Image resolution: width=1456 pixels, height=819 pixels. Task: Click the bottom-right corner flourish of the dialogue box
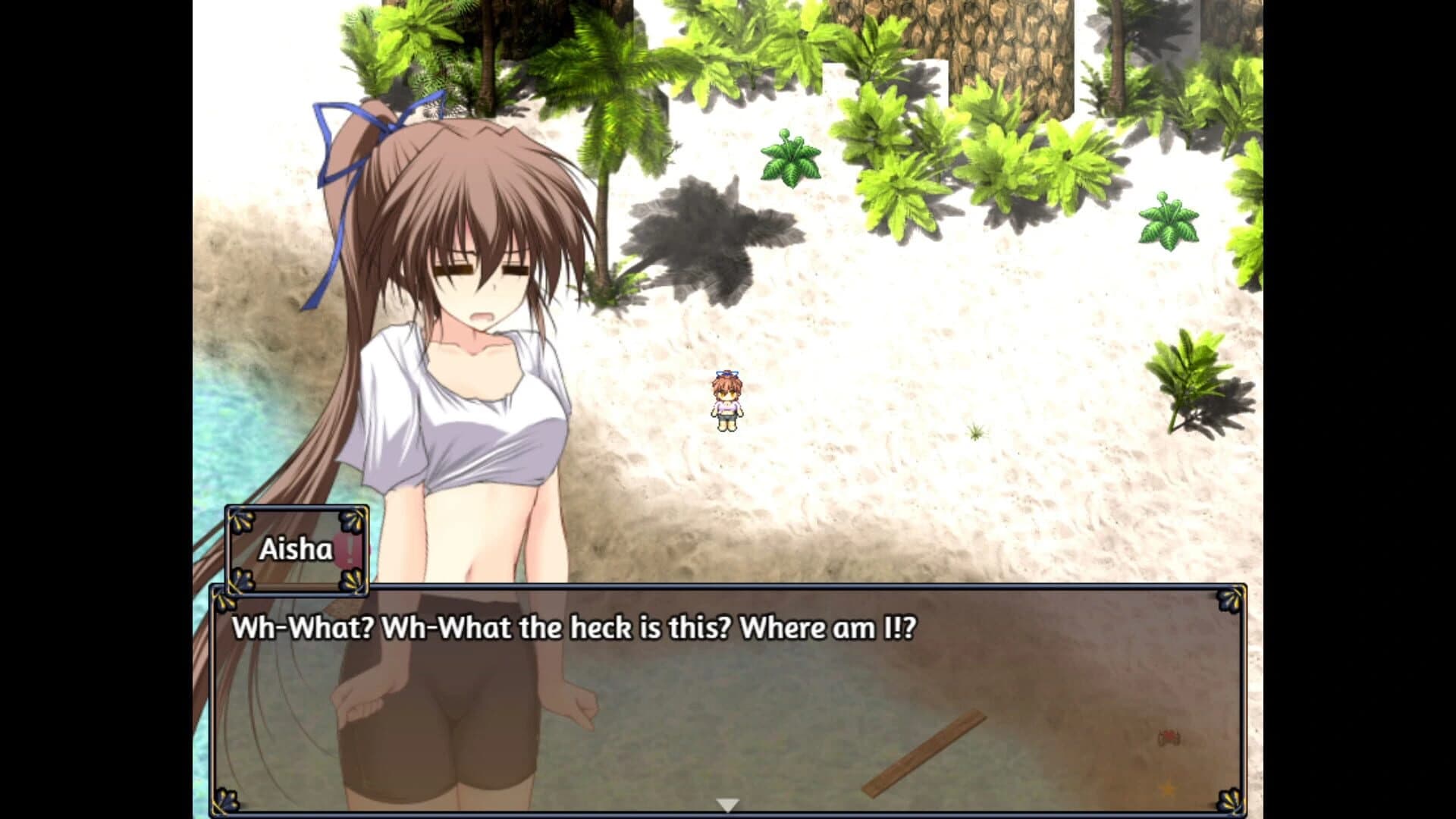tap(1230, 802)
